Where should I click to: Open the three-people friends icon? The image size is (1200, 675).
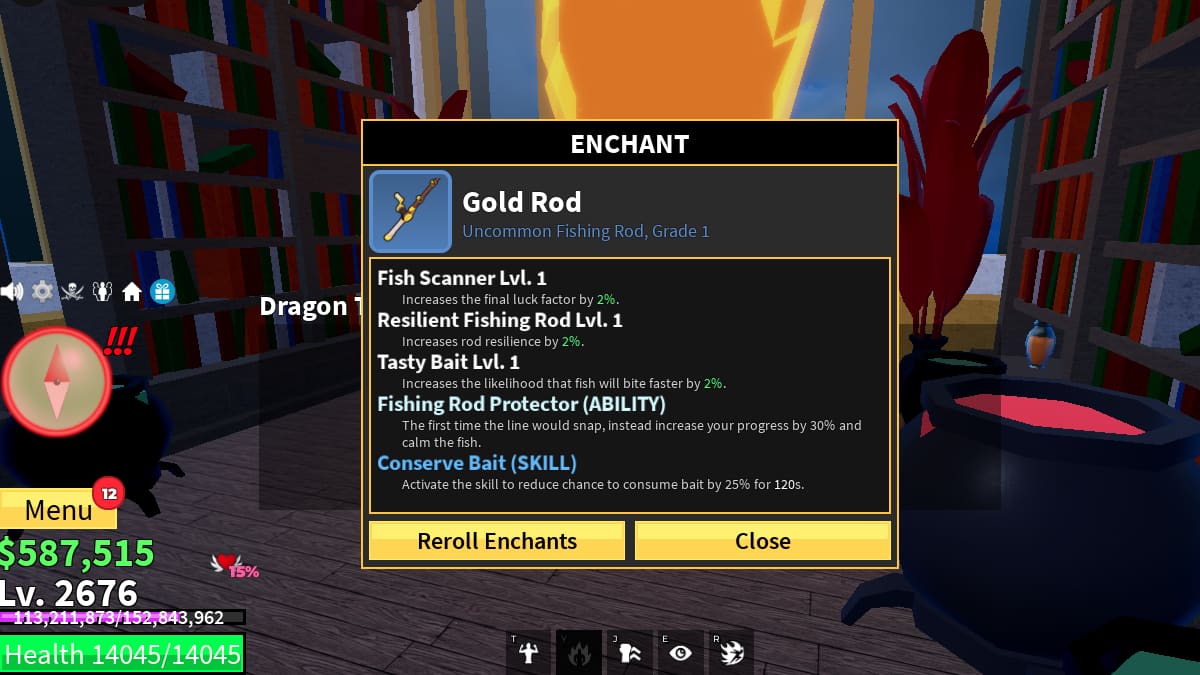(x=102, y=292)
